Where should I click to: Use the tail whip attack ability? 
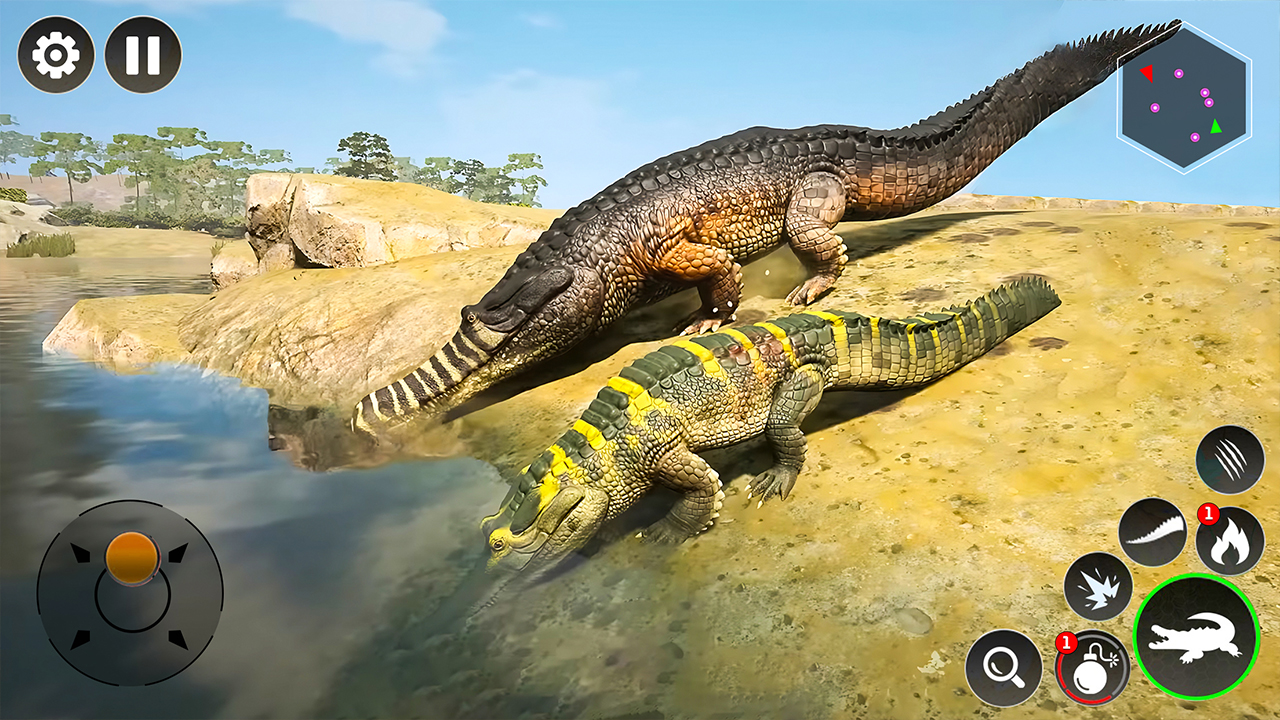[1153, 533]
